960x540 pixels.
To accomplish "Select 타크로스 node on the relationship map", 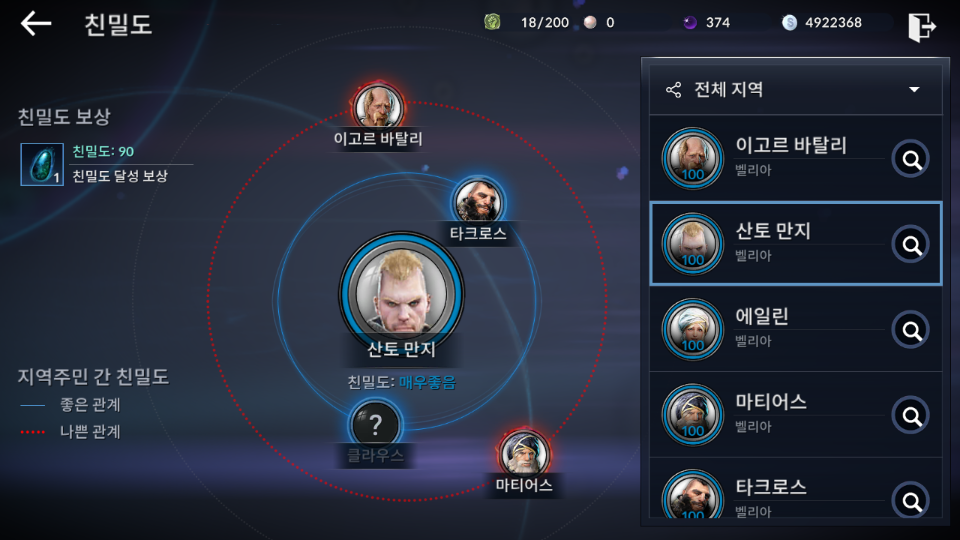I will point(477,201).
